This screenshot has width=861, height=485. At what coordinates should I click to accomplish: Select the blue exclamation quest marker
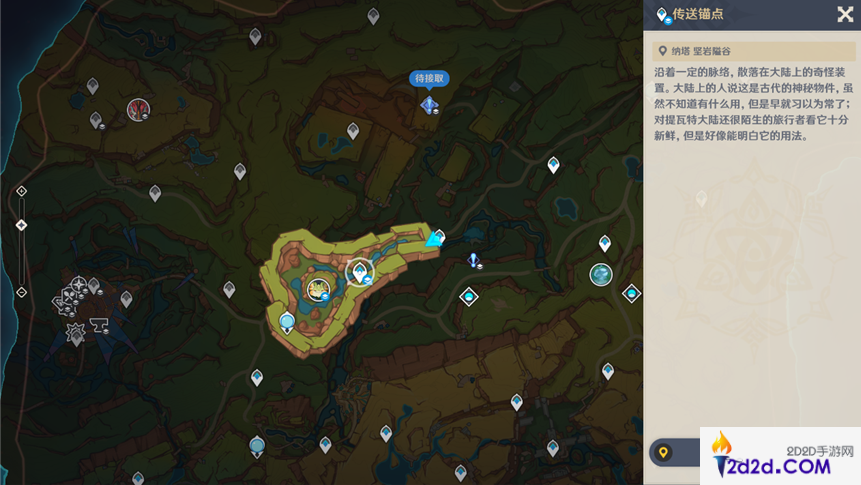coord(474,261)
